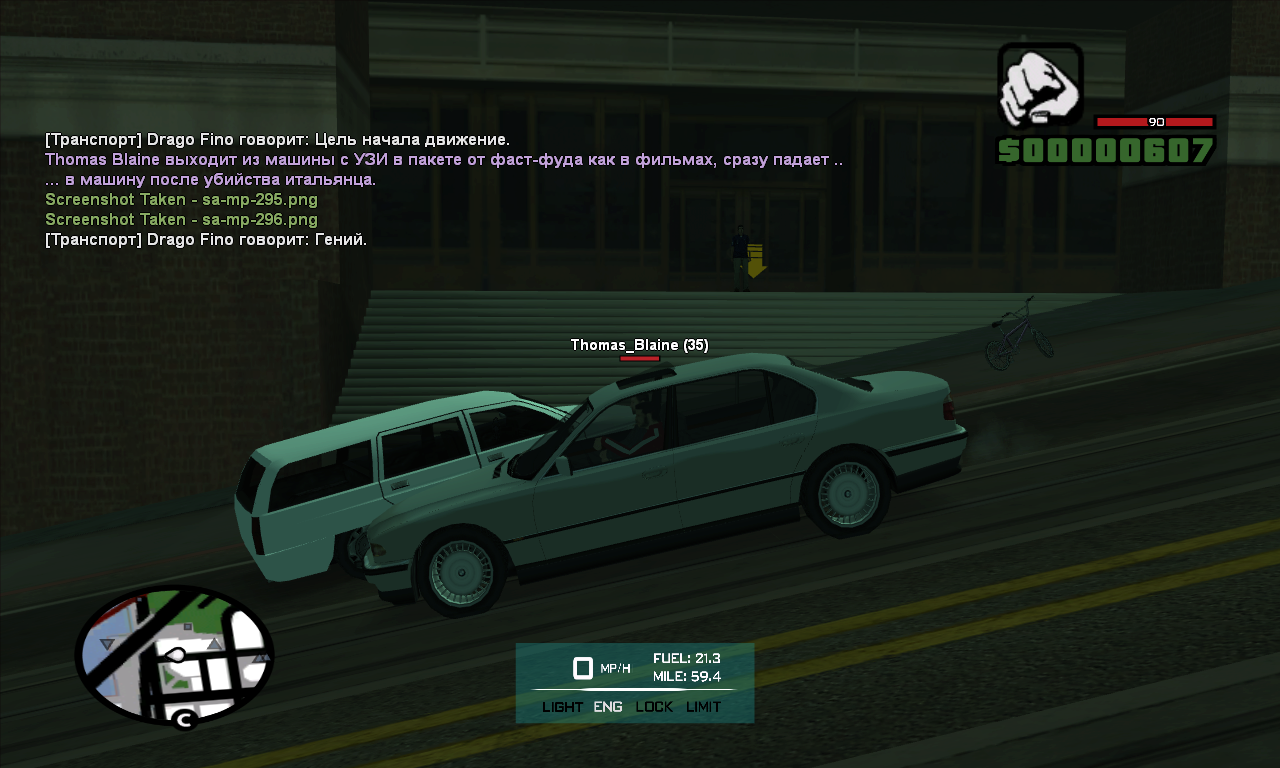Viewport: 1280px width, 768px height.
Task: Select the sa-mp-296.png screenshot chat line
Action: pyautogui.click(x=181, y=220)
